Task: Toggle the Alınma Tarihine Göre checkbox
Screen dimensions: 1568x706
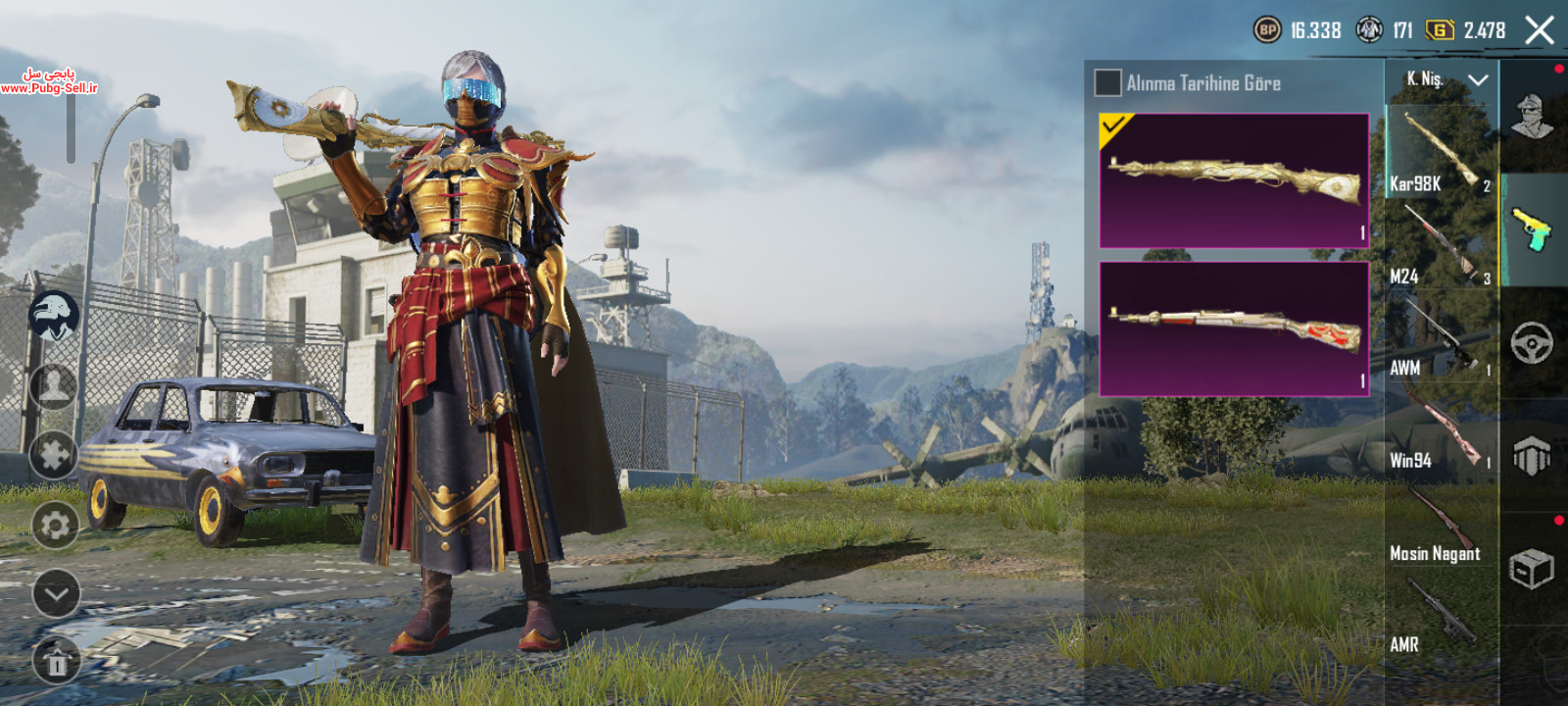Action: (1107, 83)
